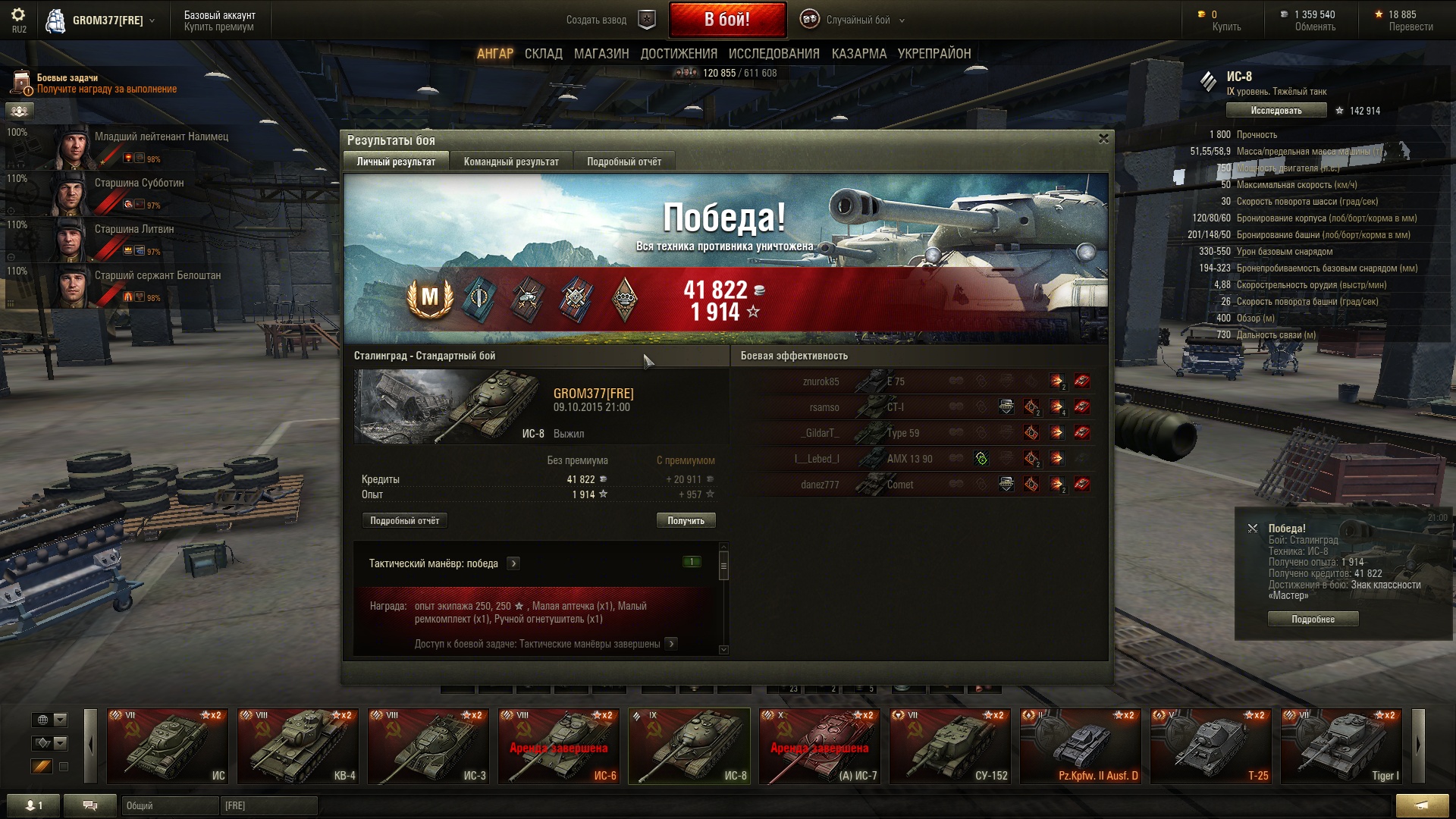Open the settings gear menu
Viewport: 1456px width, 819px height.
[x=18, y=15]
